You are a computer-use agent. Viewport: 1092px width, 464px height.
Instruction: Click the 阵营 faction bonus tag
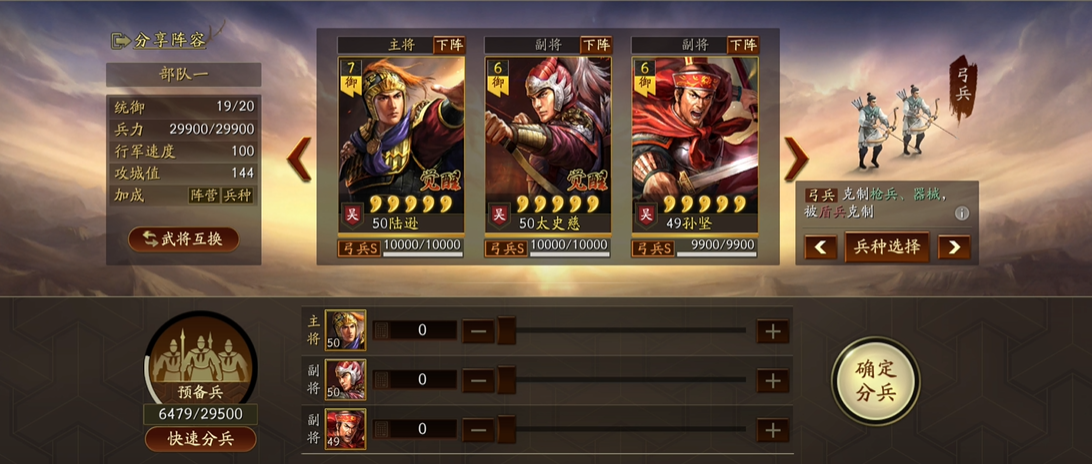tap(203, 196)
